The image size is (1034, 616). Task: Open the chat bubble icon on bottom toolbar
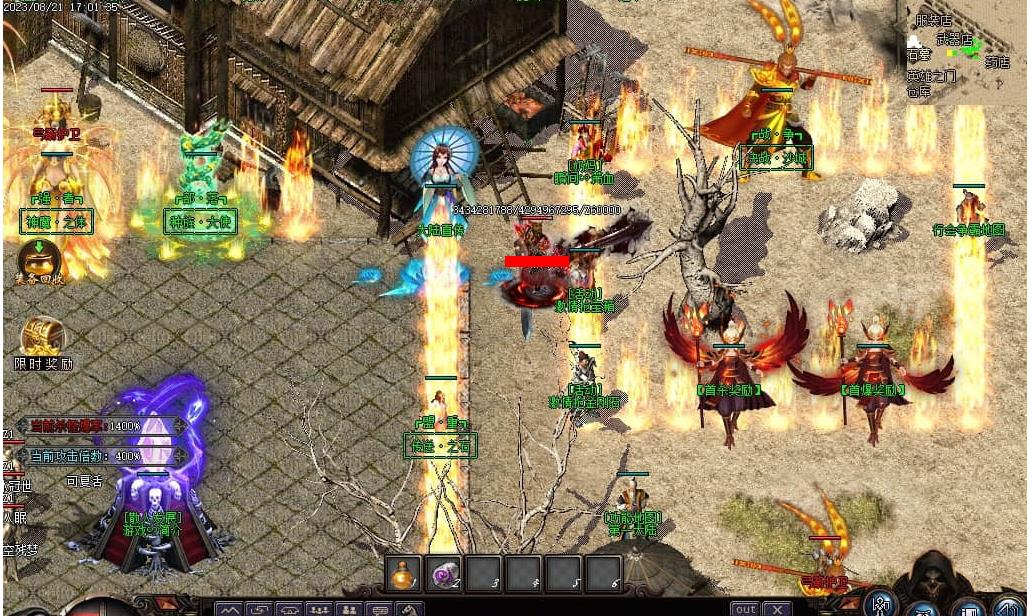[x=379, y=609]
